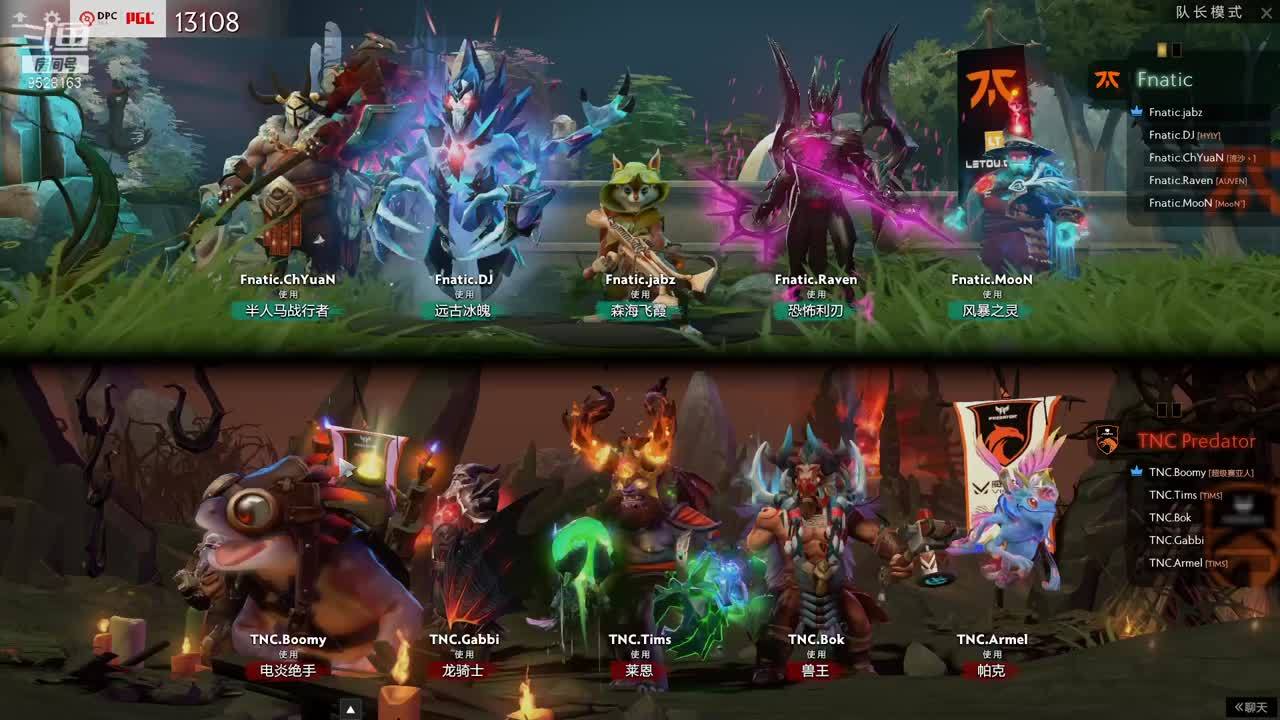Viewport: 1280px width, 720px height.
Task: Select TNC.Armel in the roster list
Action: (1175, 563)
